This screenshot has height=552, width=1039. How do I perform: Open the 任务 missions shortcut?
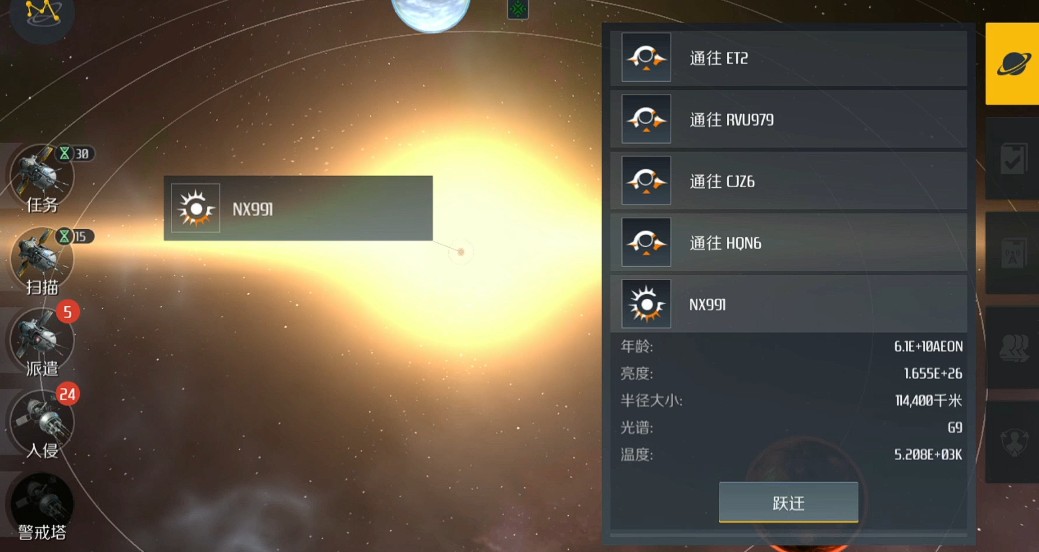(42, 178)
